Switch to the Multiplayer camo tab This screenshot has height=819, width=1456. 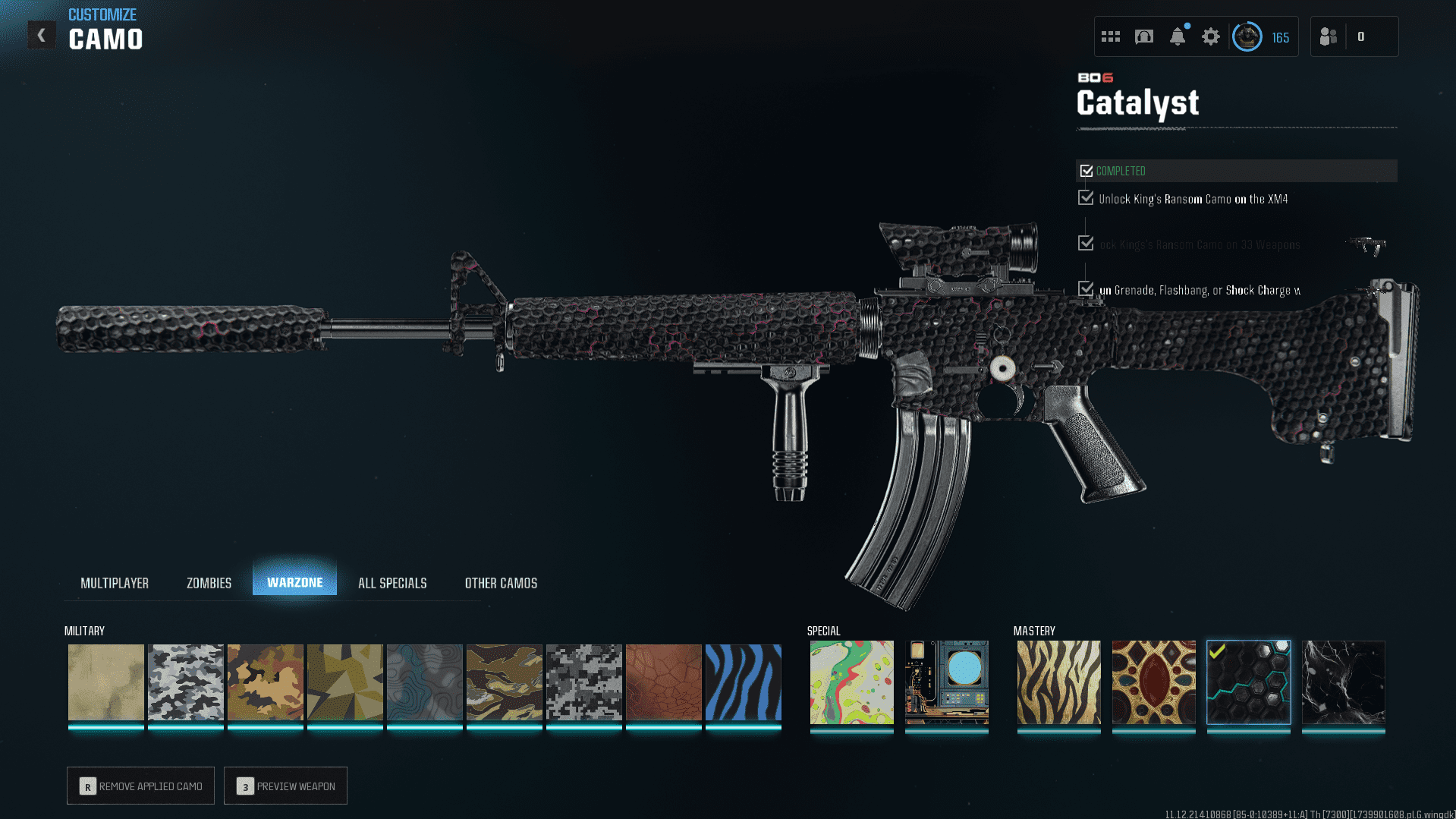(115, 583)
